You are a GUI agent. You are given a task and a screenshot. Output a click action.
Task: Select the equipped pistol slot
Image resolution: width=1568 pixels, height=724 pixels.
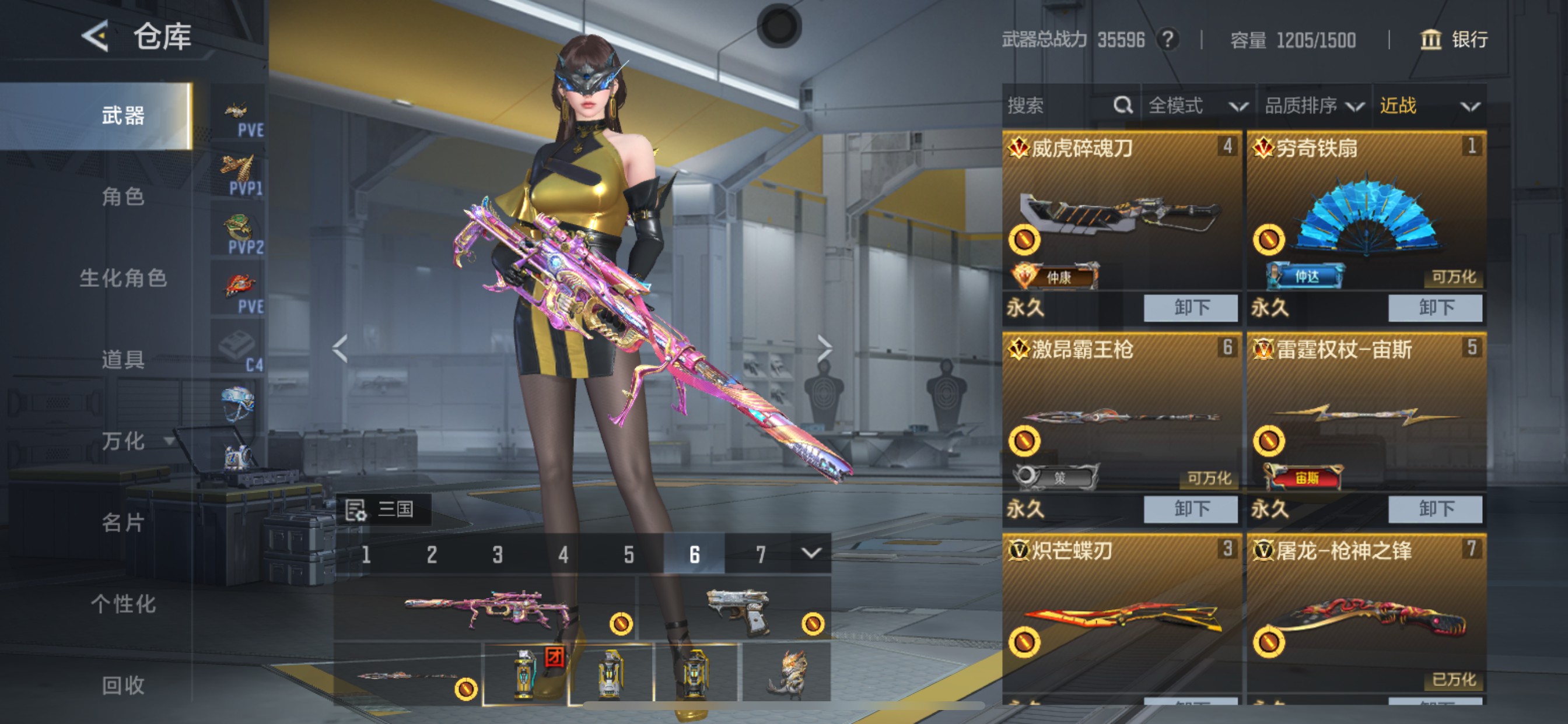point(737,610)
